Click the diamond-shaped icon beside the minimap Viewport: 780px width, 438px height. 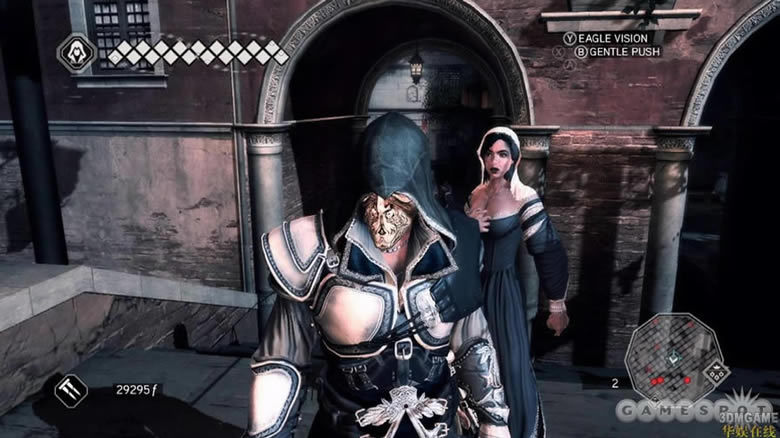[716, 373]
